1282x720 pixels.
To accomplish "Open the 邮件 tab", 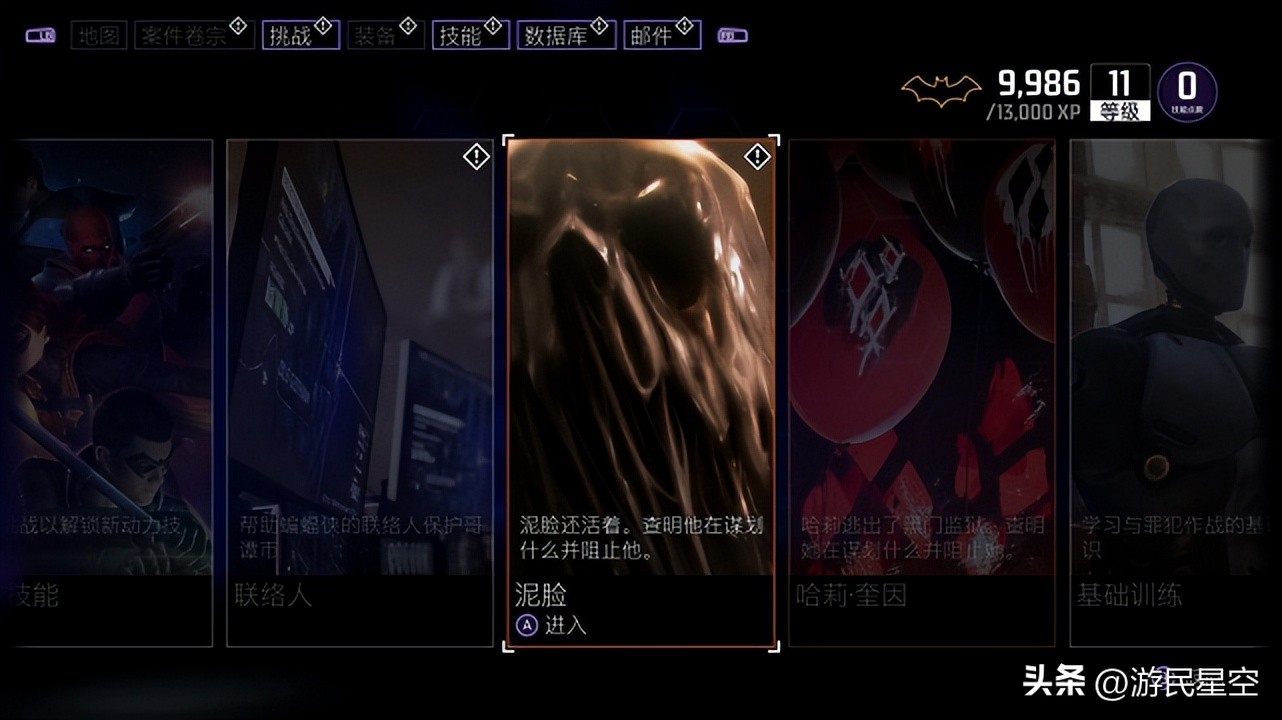I will click(660, 34).
